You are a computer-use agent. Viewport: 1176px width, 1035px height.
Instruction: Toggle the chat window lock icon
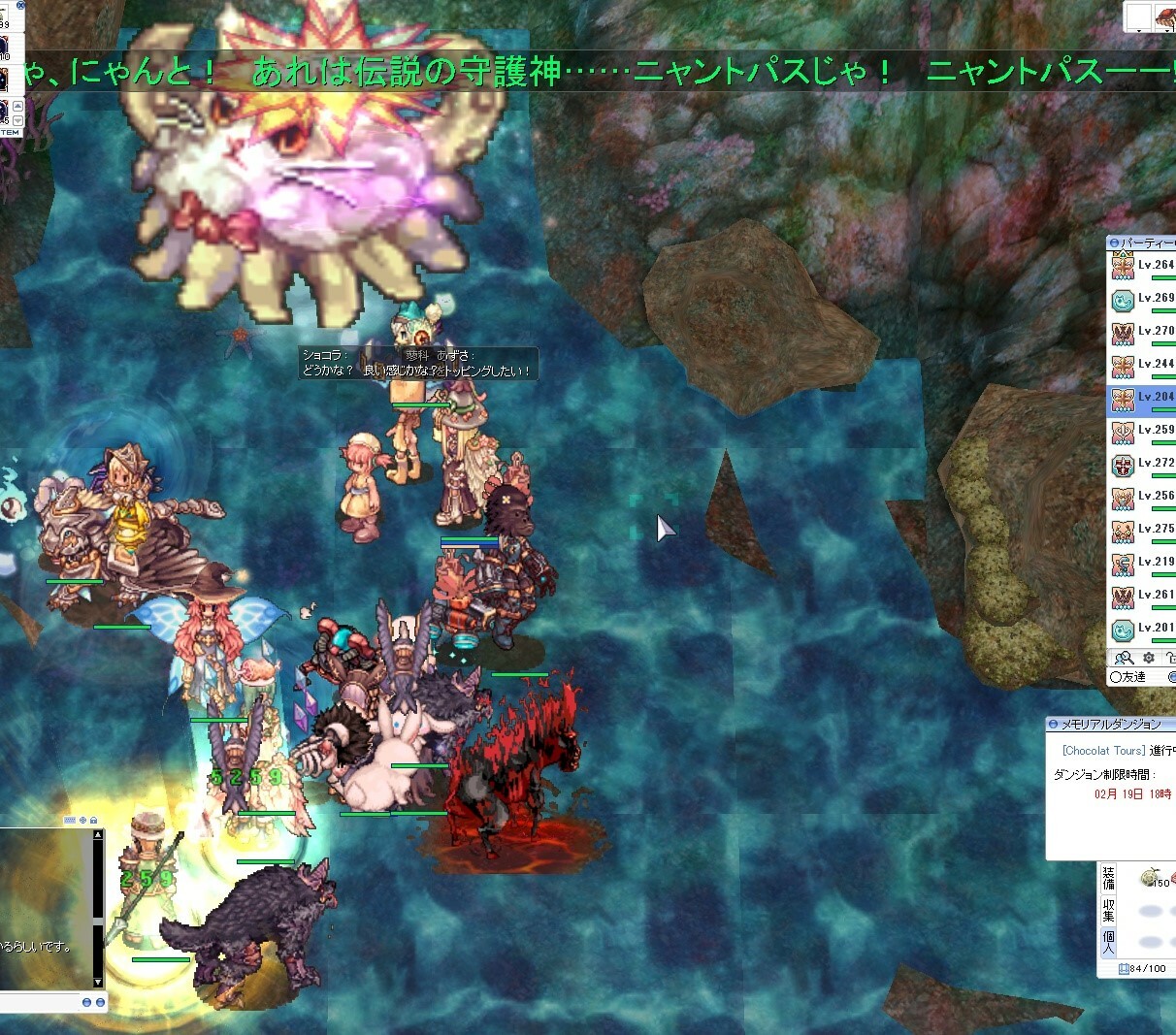click(94, 821)
